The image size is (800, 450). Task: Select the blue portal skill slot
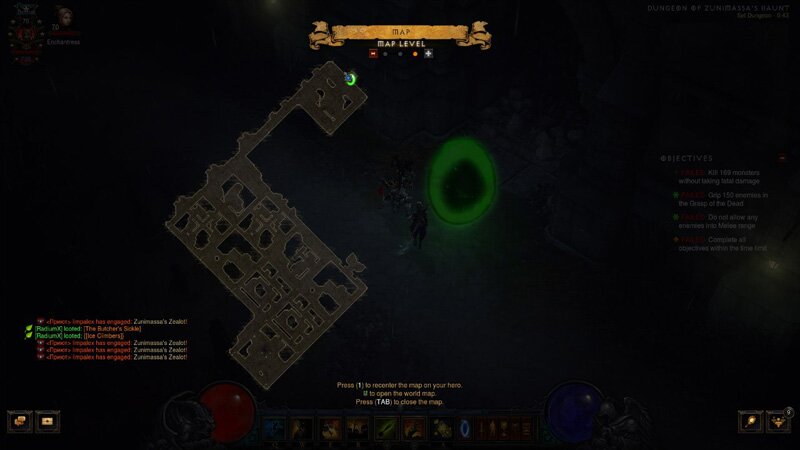pos(466,428)
